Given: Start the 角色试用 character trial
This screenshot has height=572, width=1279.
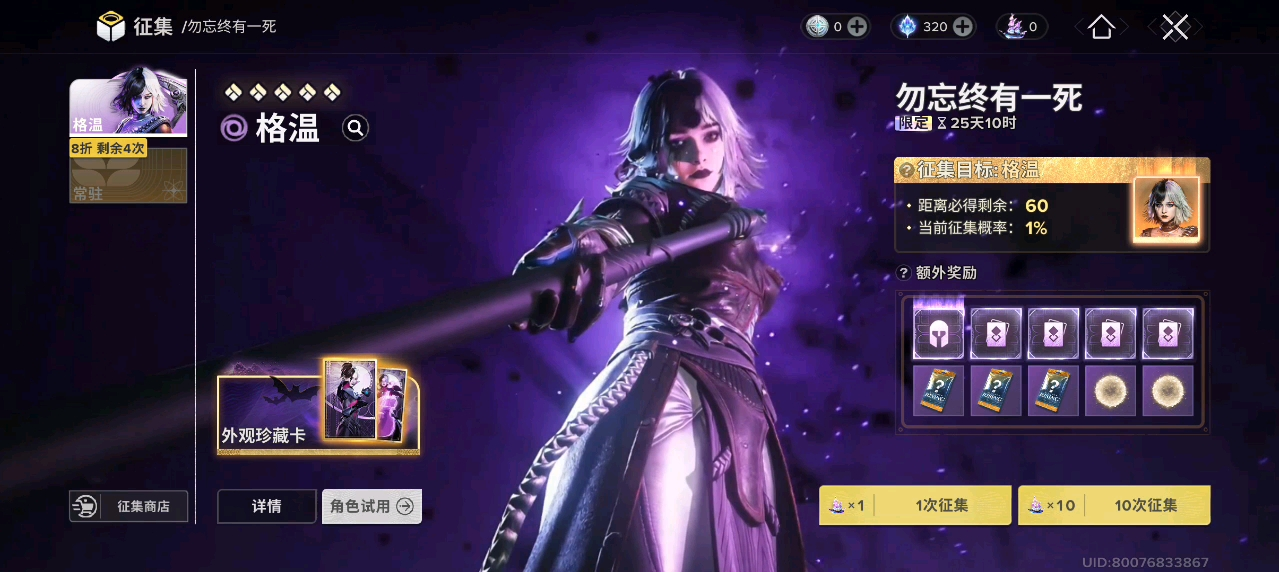Looking at the screenshot, I should [371, 506].
